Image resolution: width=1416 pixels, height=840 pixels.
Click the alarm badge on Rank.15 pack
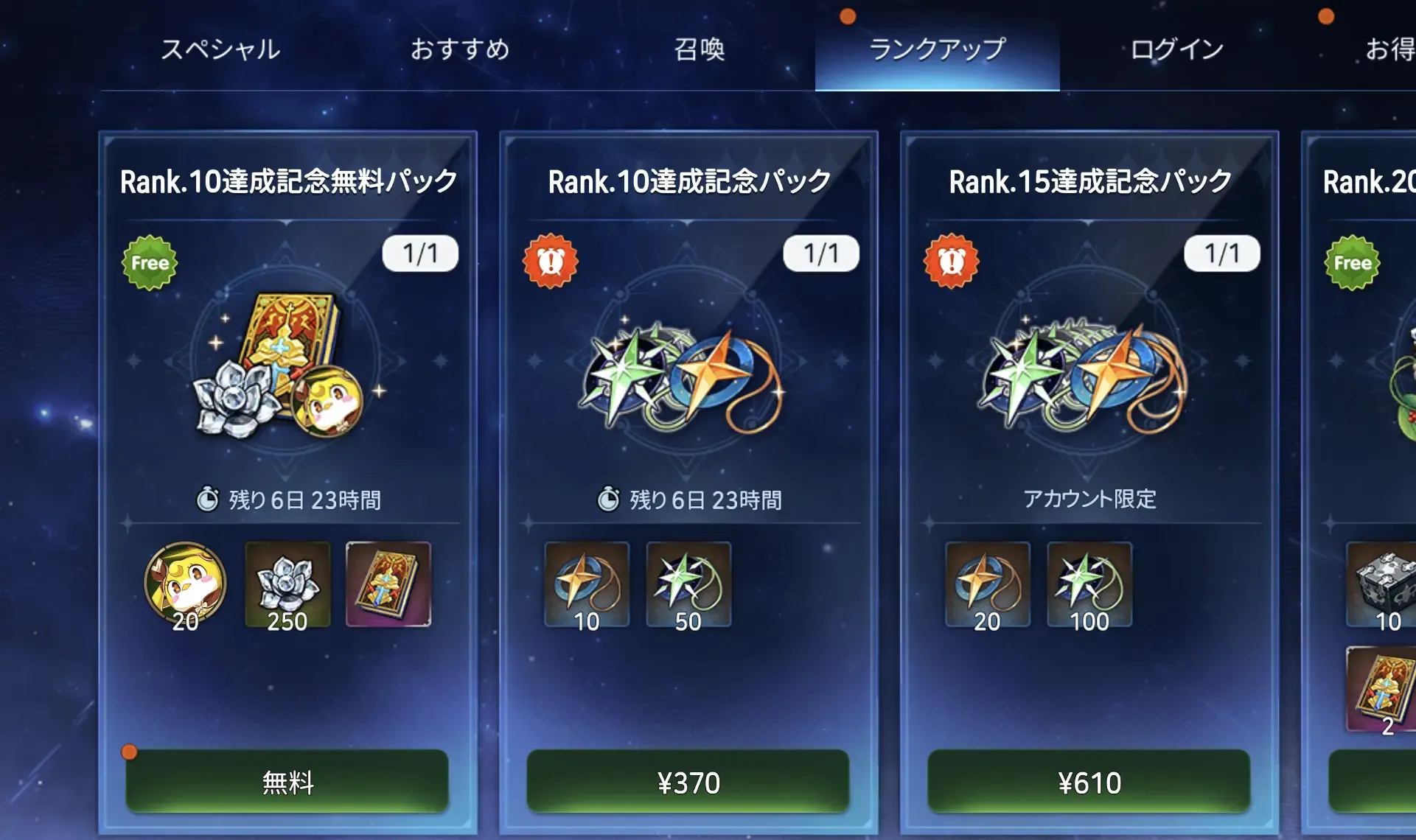(x=952, y=259)
